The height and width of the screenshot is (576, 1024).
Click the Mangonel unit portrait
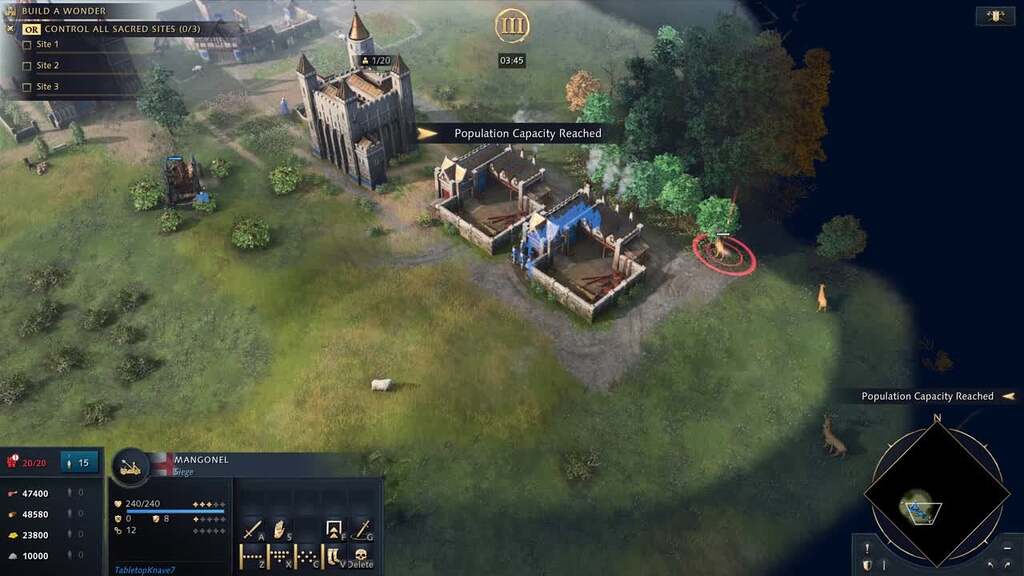pos(130,467)
